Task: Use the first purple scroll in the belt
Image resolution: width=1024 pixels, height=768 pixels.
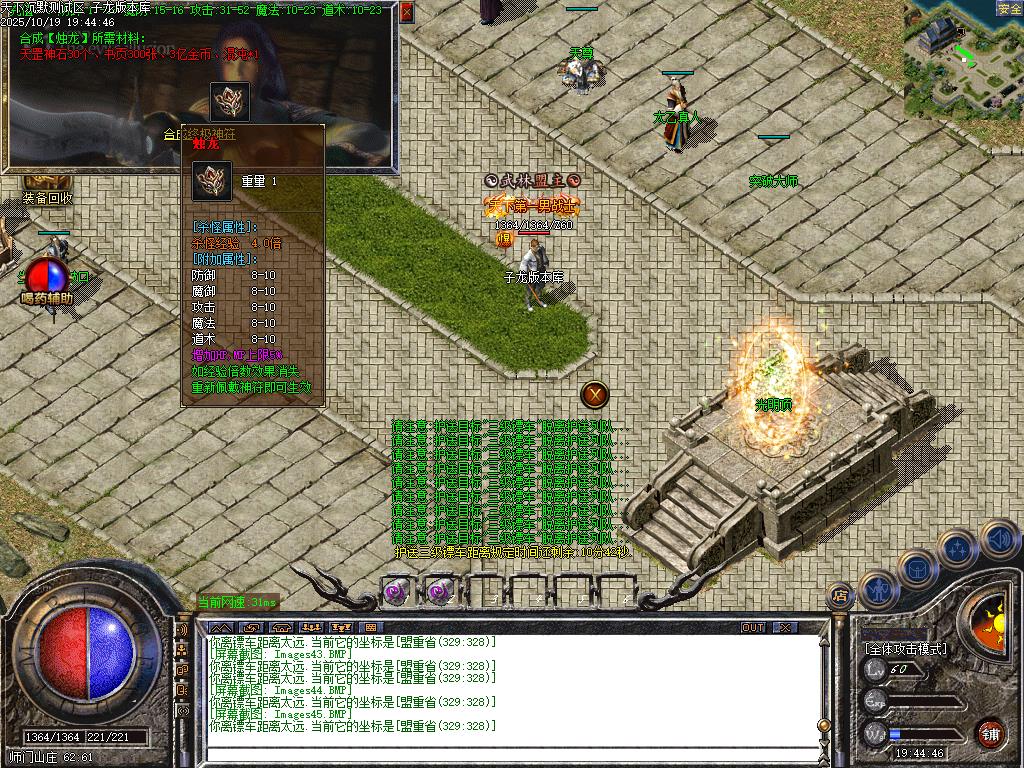Action: pos(398,591)
